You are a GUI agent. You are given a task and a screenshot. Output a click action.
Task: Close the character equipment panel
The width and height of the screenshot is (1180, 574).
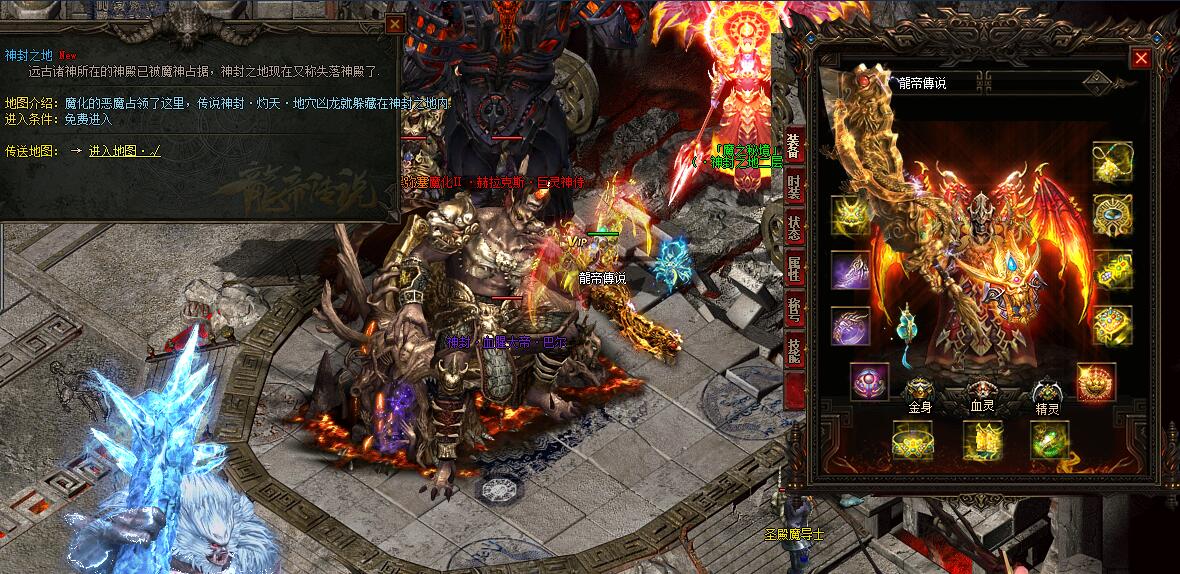1140,59
